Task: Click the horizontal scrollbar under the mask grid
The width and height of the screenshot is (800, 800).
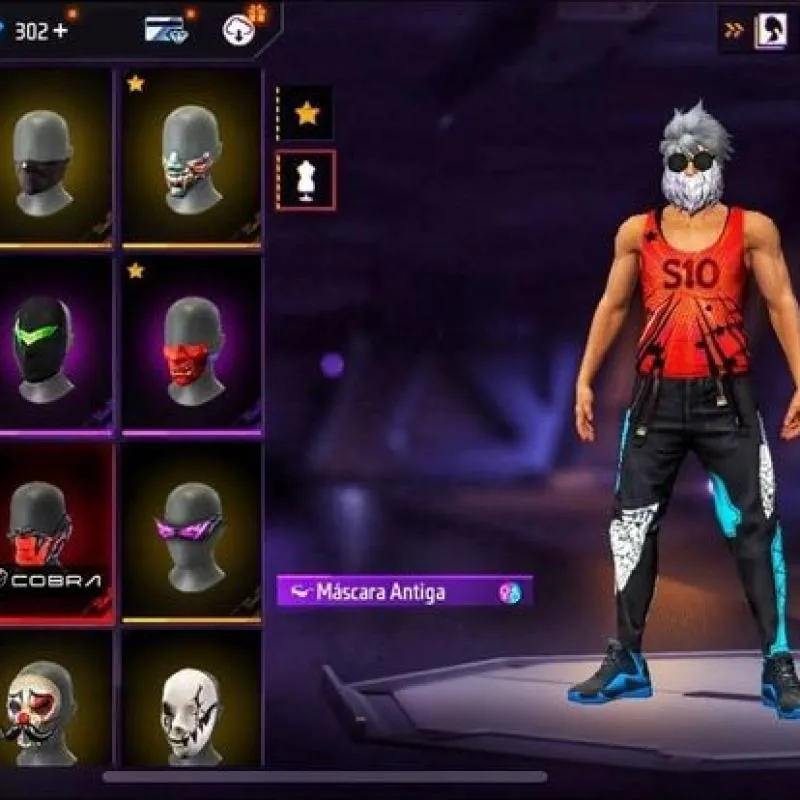Action: 325,776
